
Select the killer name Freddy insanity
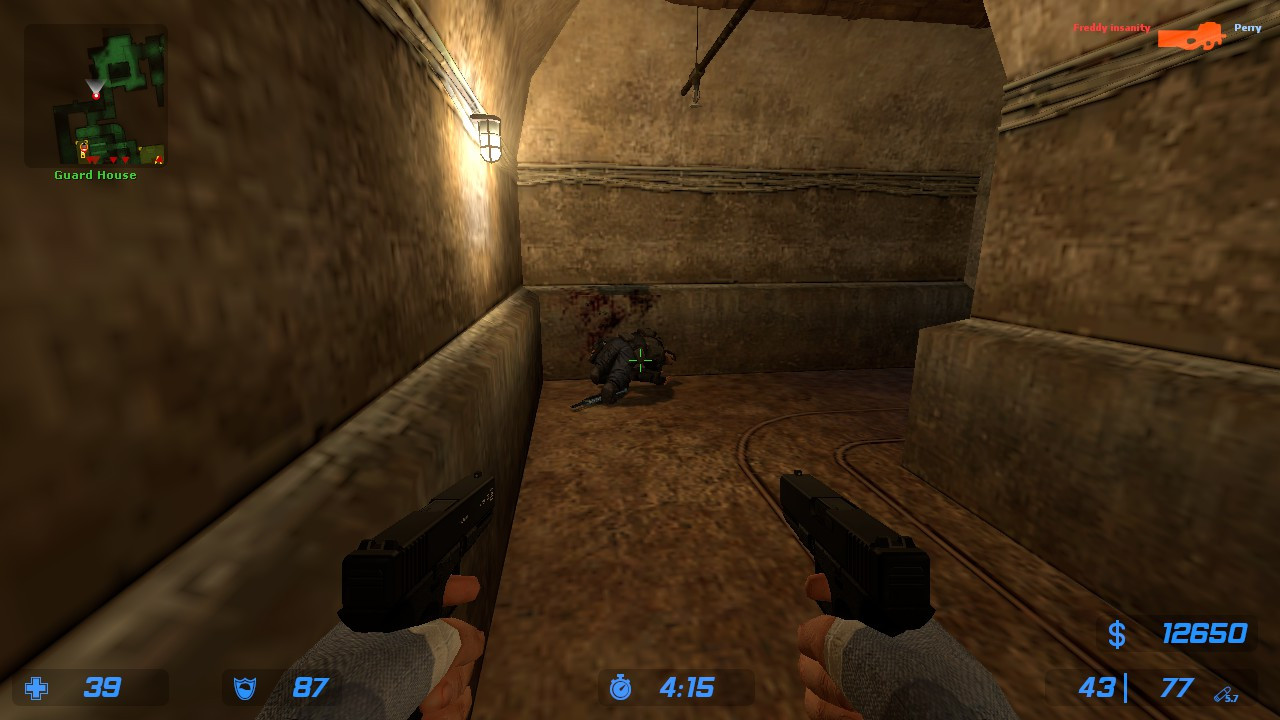point(1111,28)
